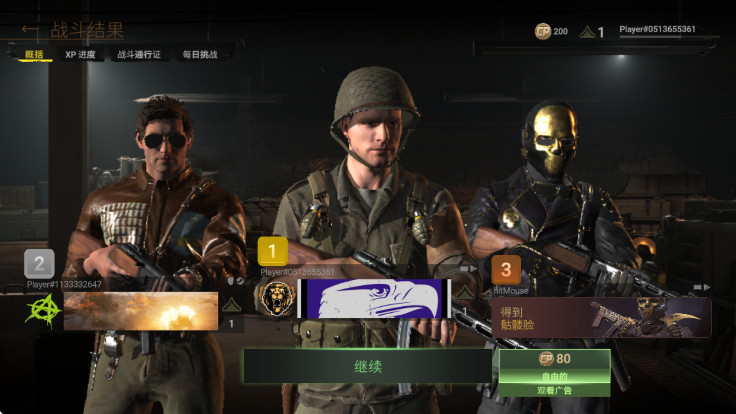Open the Player#0513655361 profile name at top

point(657,29)
